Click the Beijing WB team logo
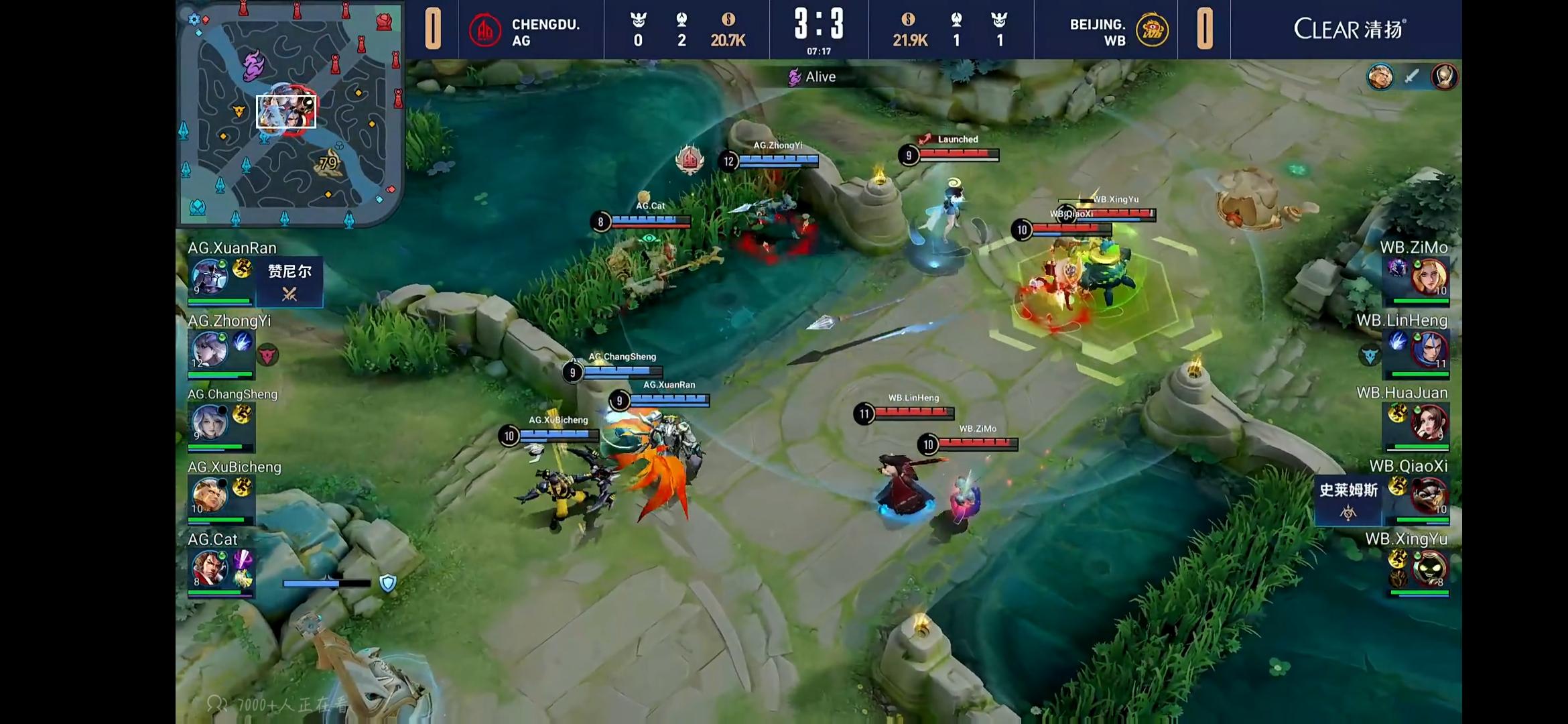 tap(1152, 30)
